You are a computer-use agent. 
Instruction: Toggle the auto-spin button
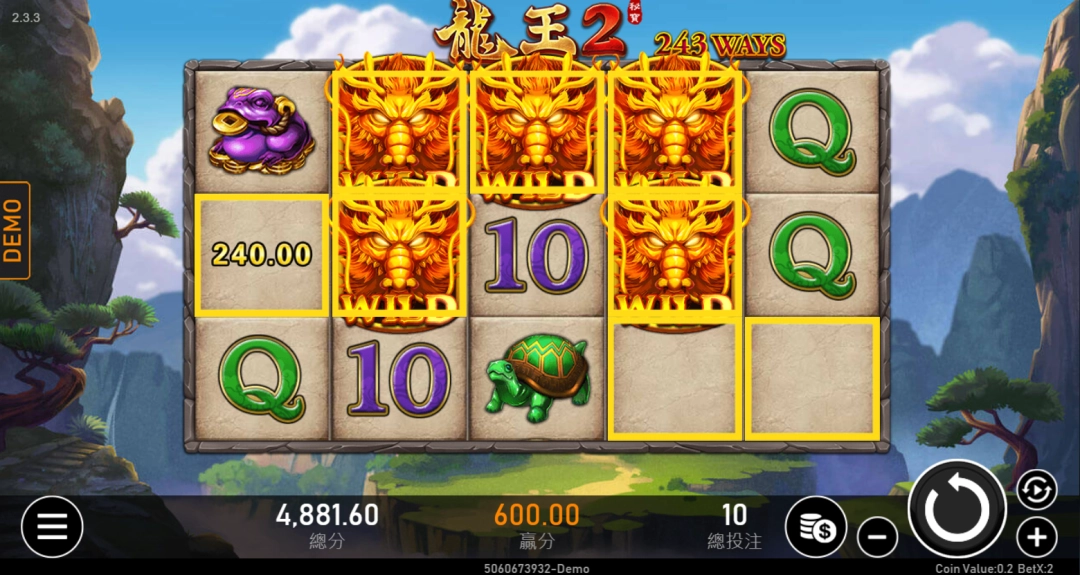(1037, 490)
